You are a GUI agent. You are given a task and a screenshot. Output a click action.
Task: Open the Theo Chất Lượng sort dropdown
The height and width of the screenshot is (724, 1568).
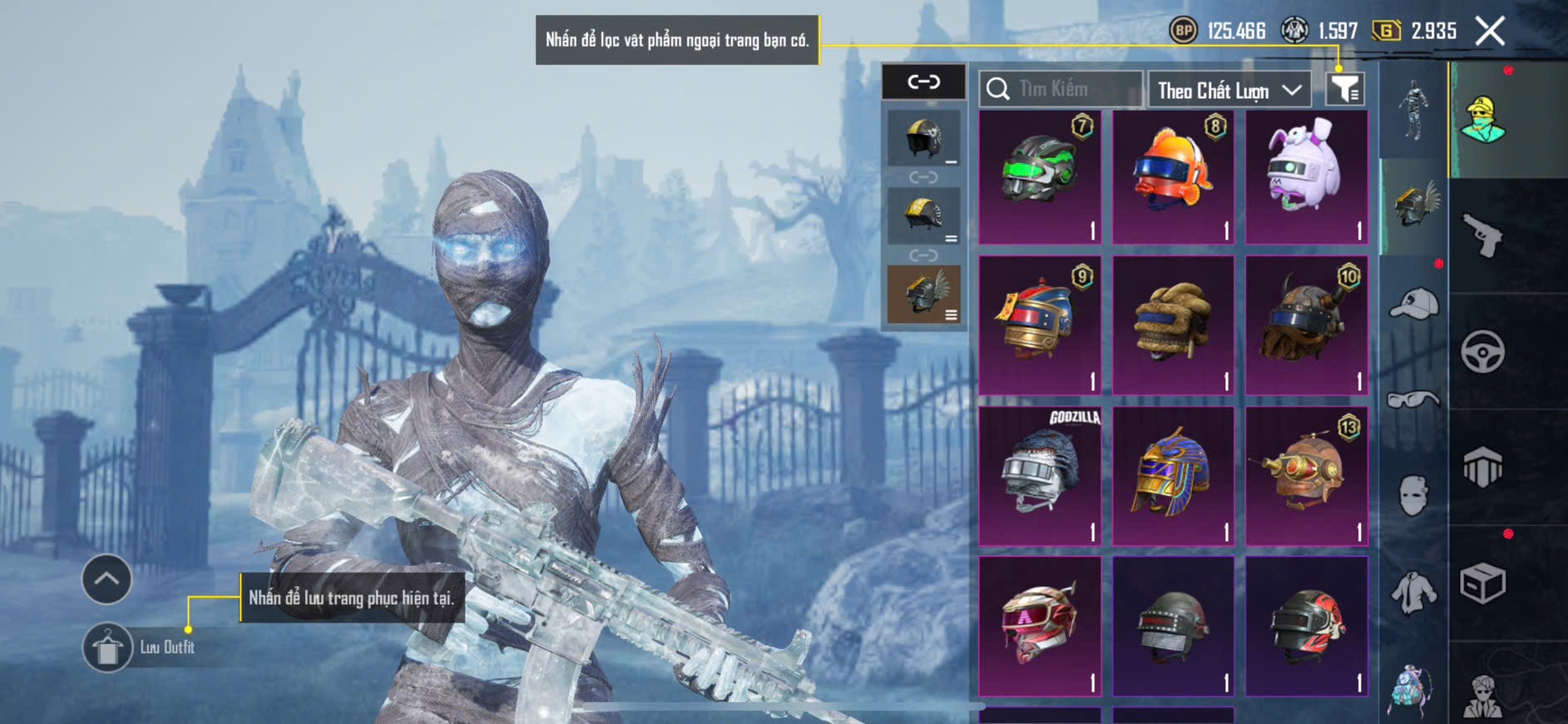tap(1229, 90)
